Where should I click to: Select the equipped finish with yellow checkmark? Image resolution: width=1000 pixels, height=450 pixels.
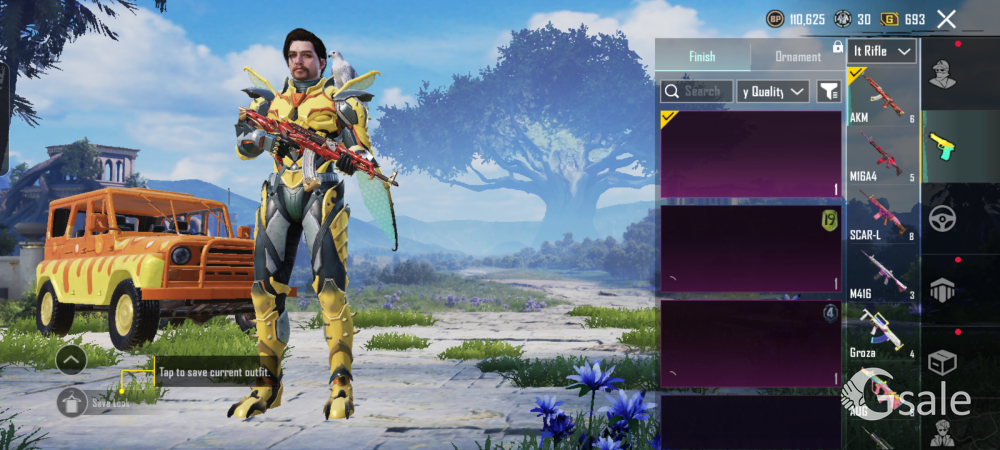[x=750, y=154]
